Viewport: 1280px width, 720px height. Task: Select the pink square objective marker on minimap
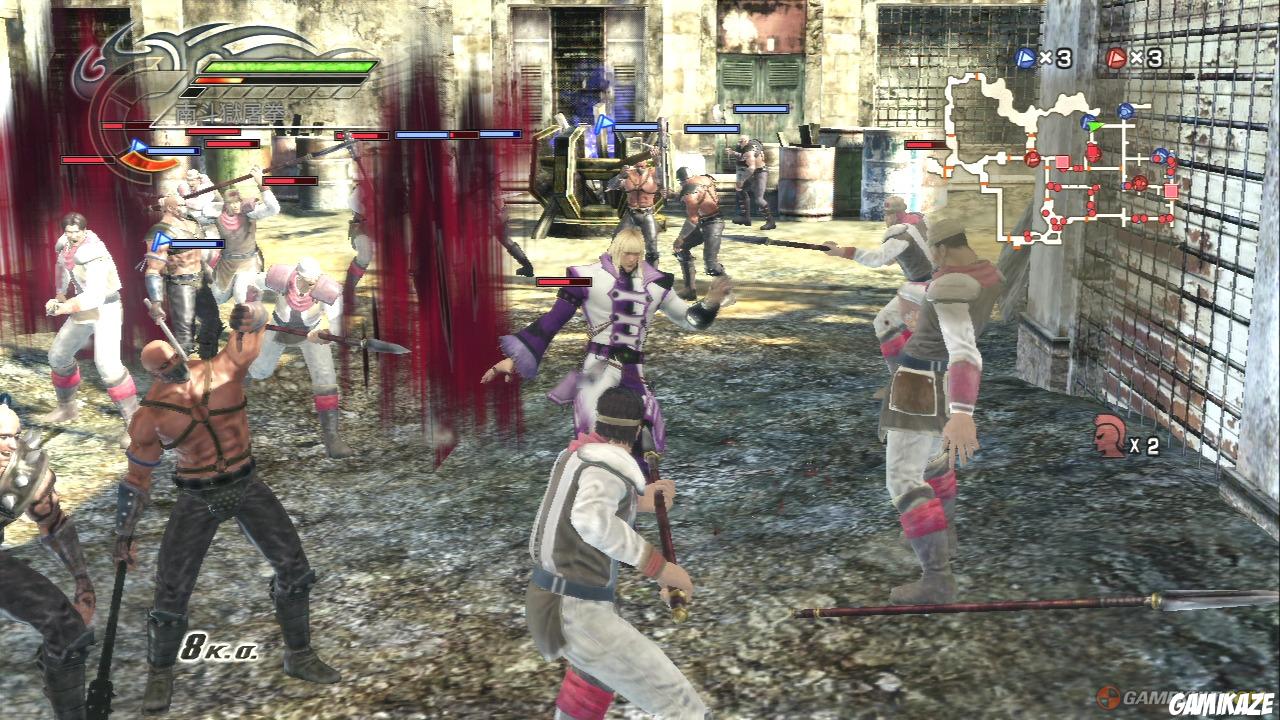pyautogui.click(x=1061, y=161)
